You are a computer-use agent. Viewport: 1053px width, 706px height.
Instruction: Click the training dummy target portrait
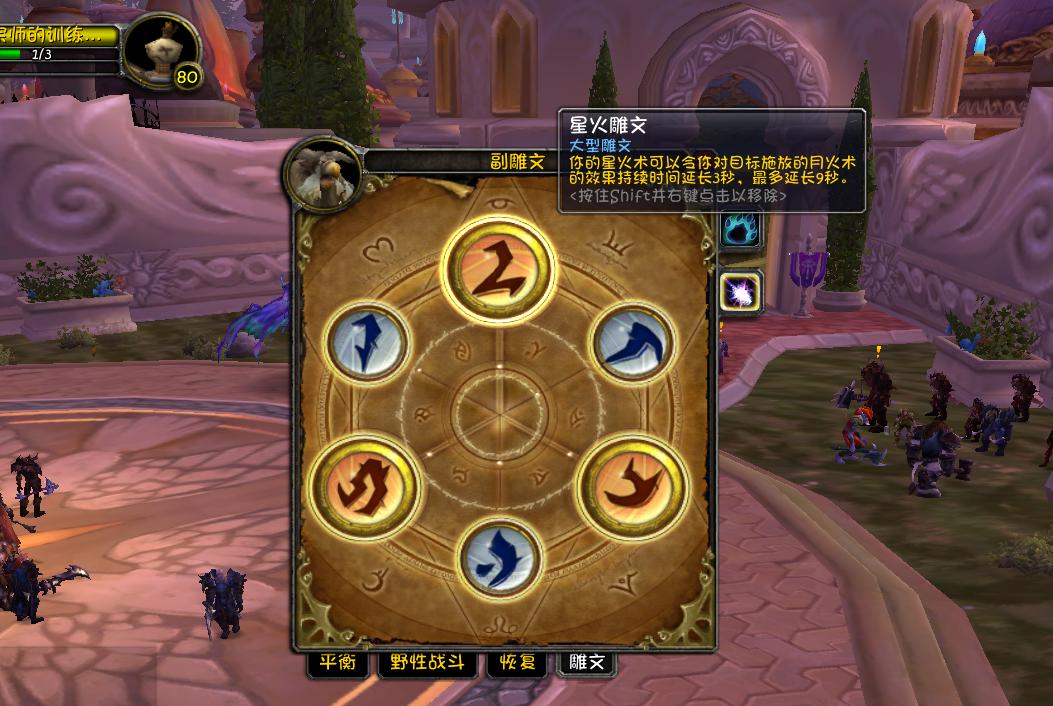[x=162, y=50]
